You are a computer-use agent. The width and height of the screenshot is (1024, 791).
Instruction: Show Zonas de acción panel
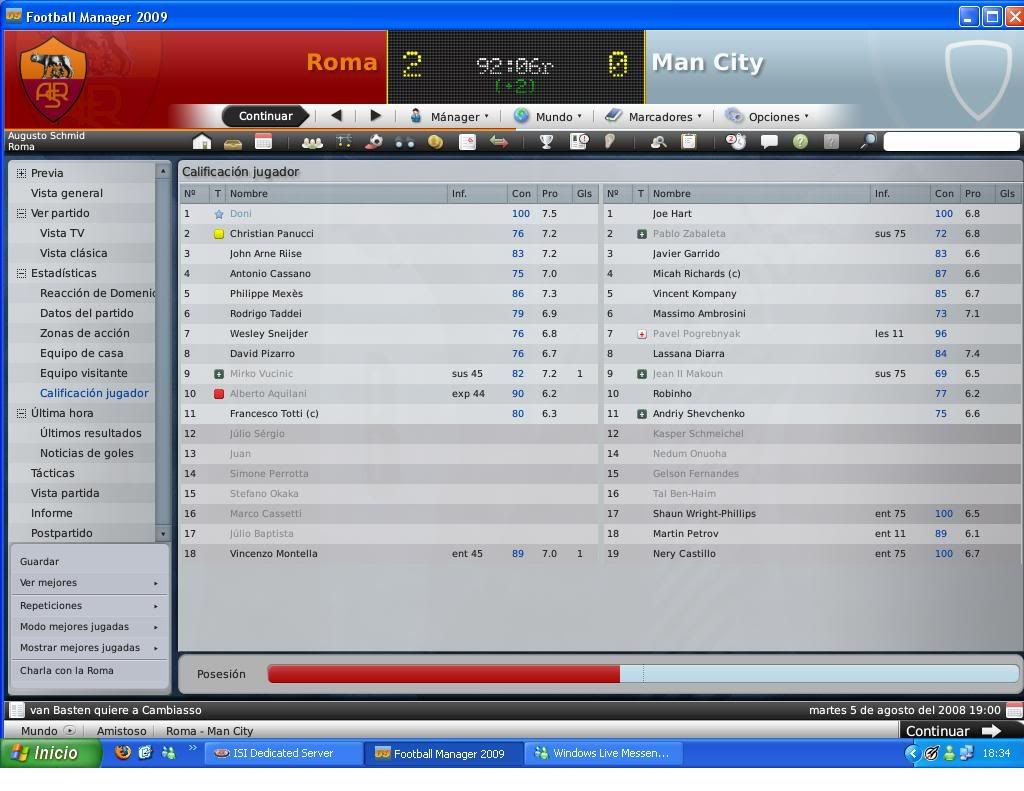coord(85,333)
